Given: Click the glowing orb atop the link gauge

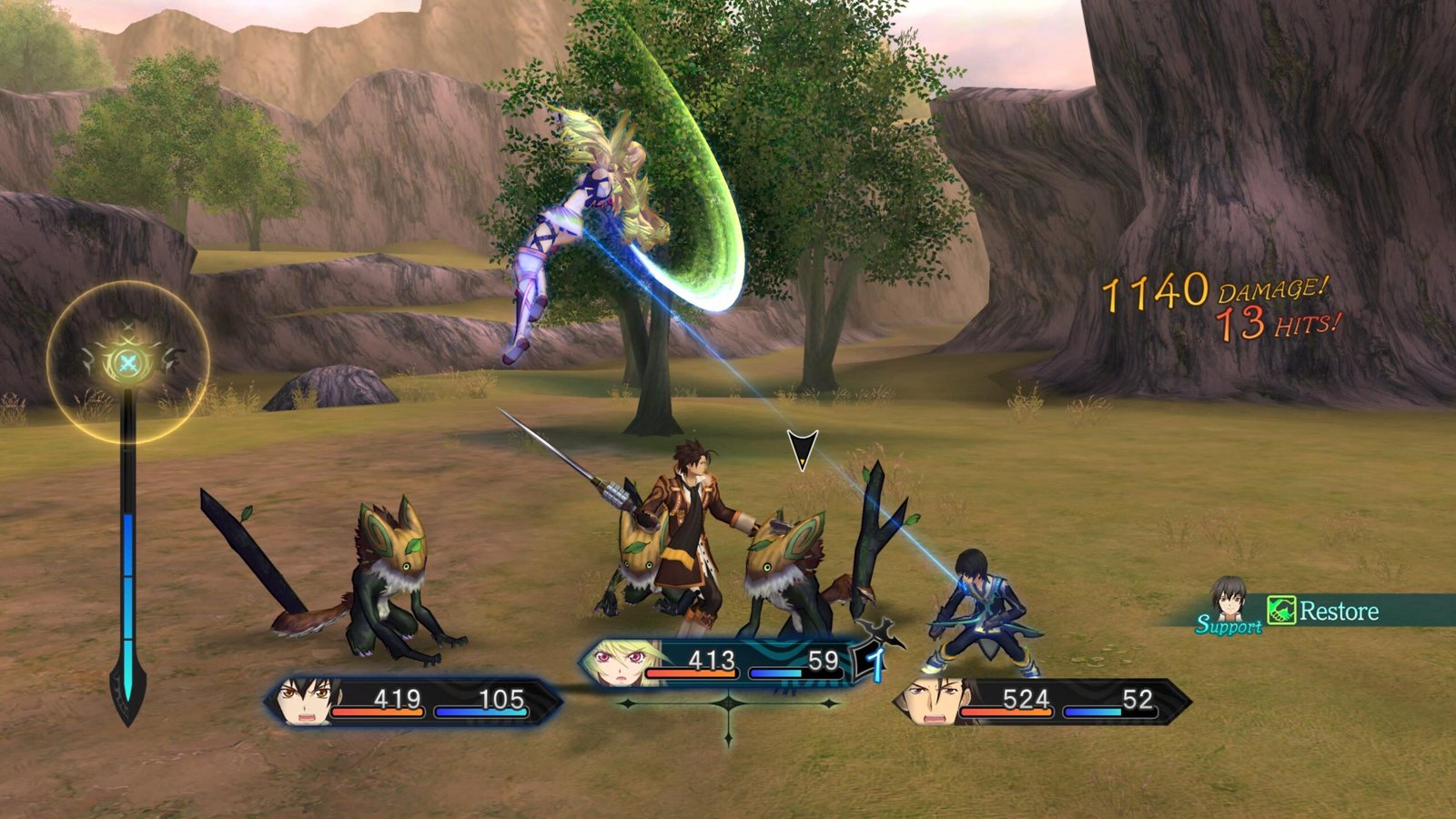Looking at the screenshot, I should [x=128, y=363].
